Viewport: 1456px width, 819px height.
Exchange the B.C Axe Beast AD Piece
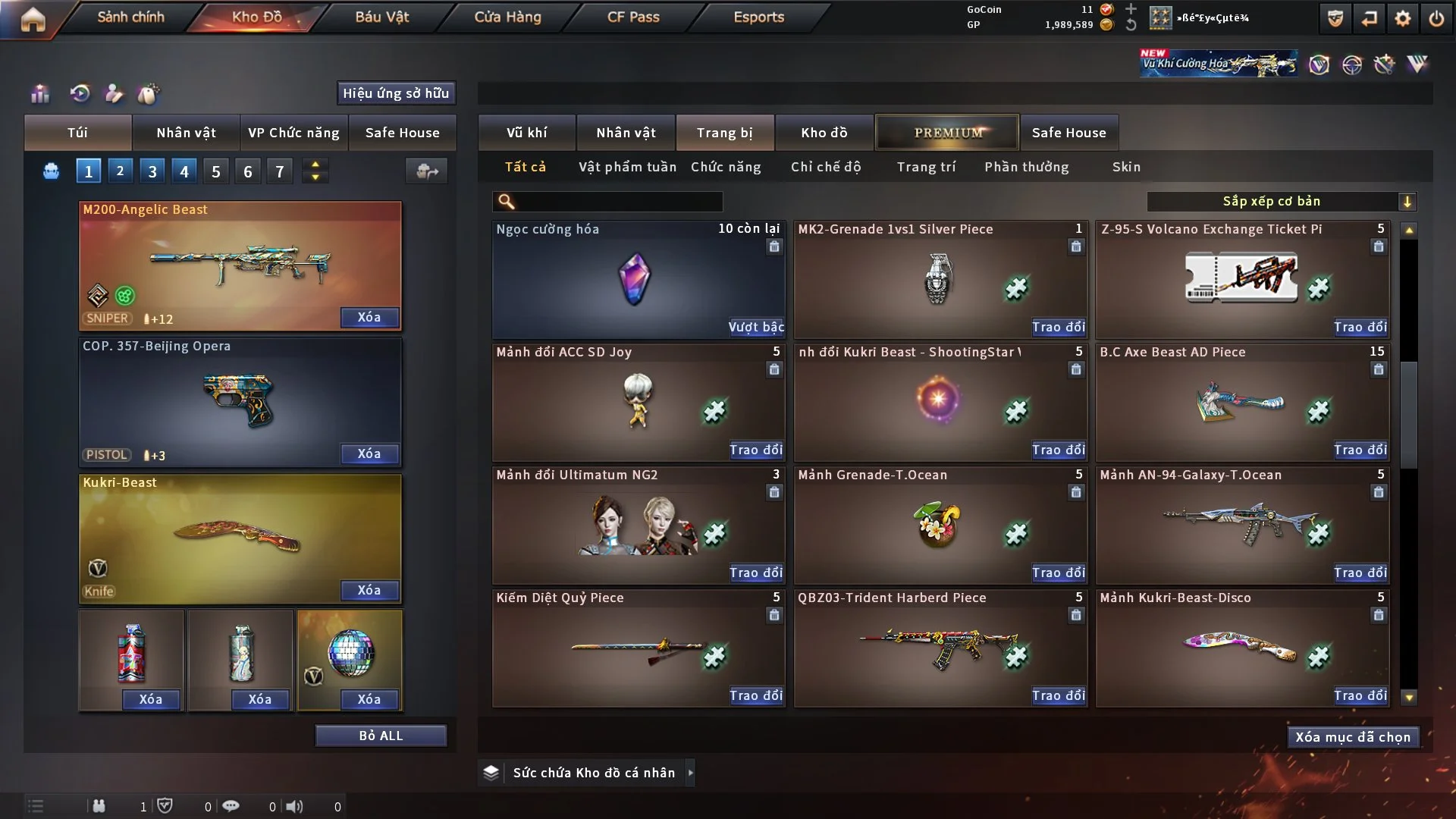[x=1360, y=450]
